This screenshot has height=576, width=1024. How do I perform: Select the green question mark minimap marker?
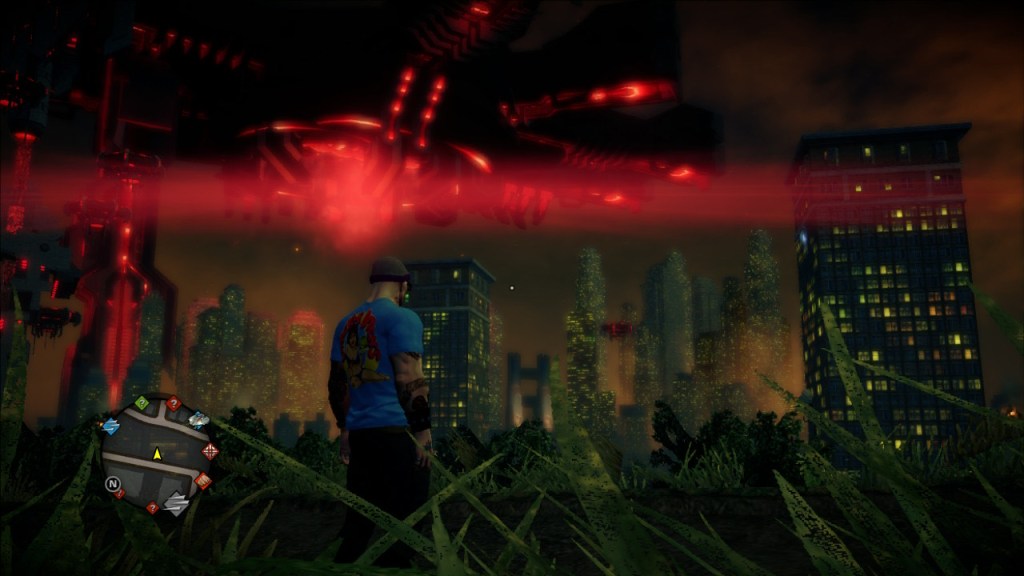click(142, 403)
